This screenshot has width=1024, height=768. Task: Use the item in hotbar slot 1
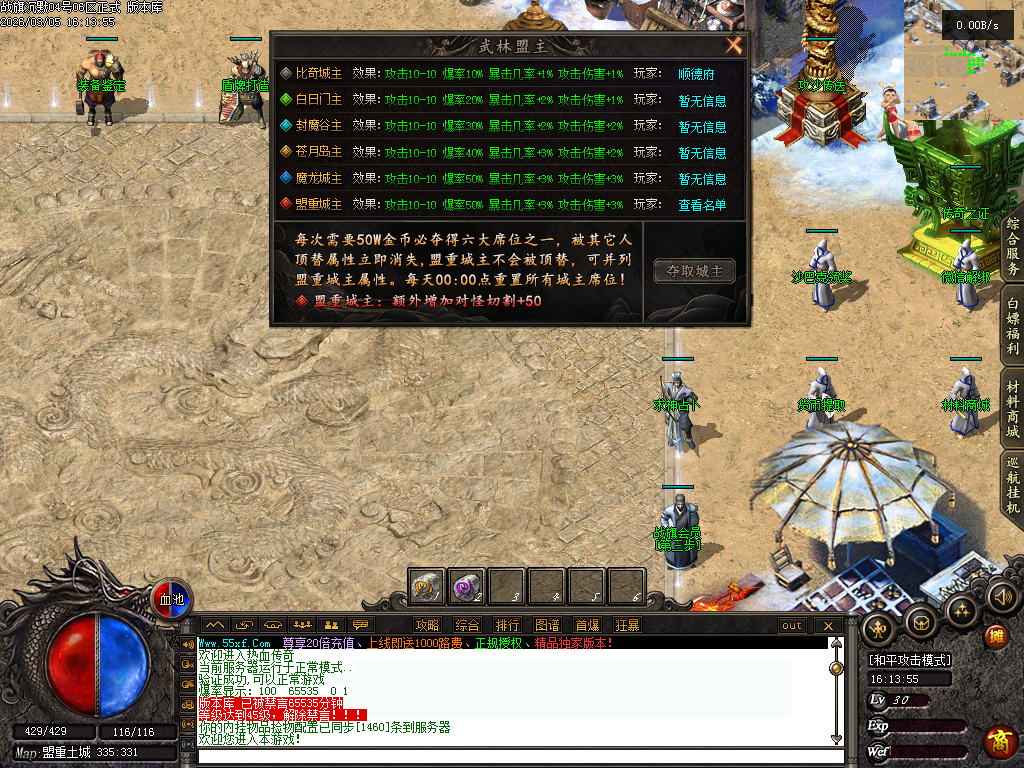click(x=427, y=587)
